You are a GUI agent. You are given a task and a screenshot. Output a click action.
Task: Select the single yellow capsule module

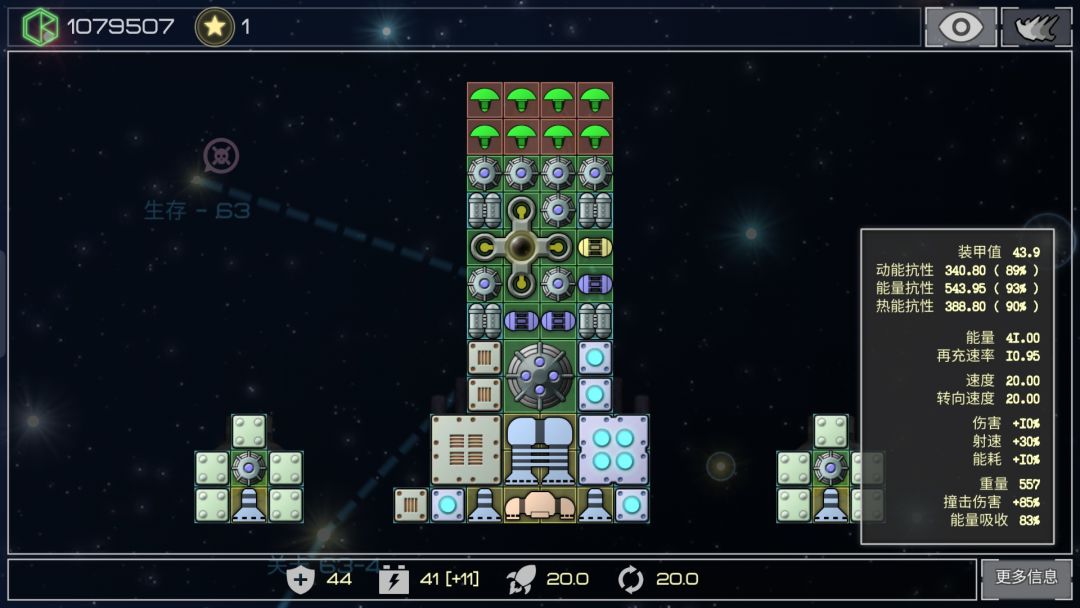pyautogui.click(x=595, y=247)
